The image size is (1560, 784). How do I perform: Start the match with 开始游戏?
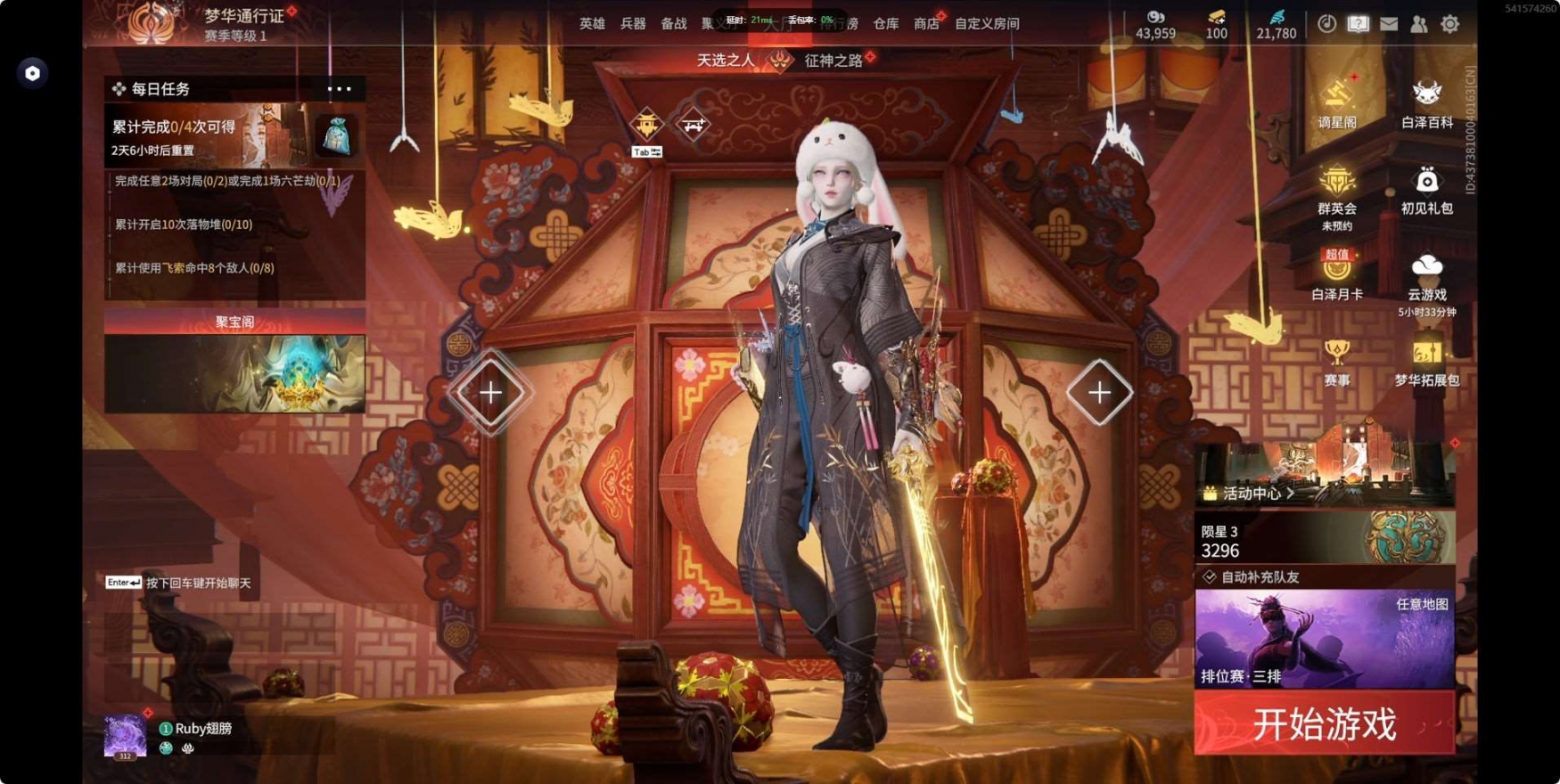click(1324, 724)
